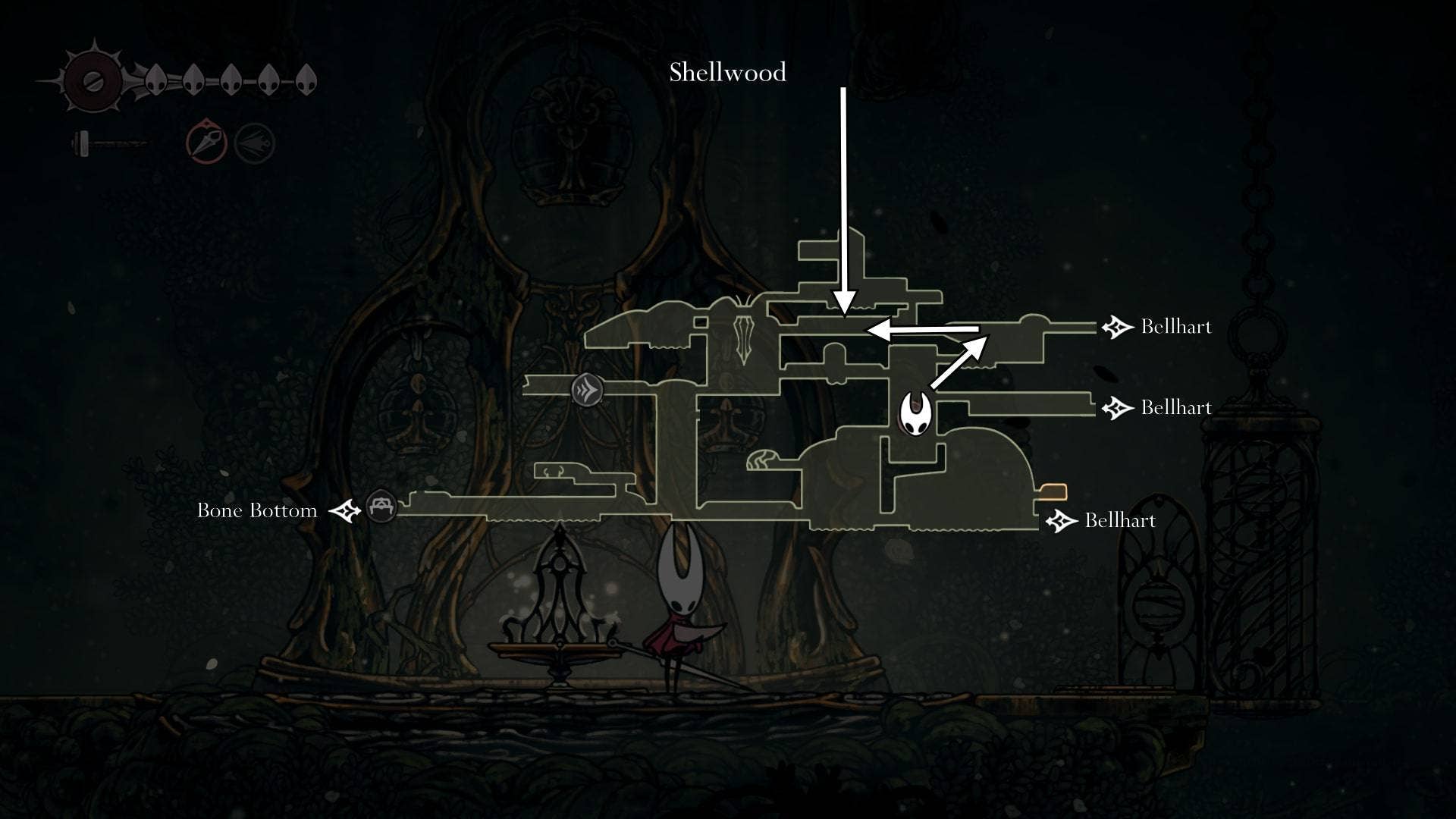Click the Bellhart text link beside the top arrow
The image size is (1456, 819).
(1177, 326)
